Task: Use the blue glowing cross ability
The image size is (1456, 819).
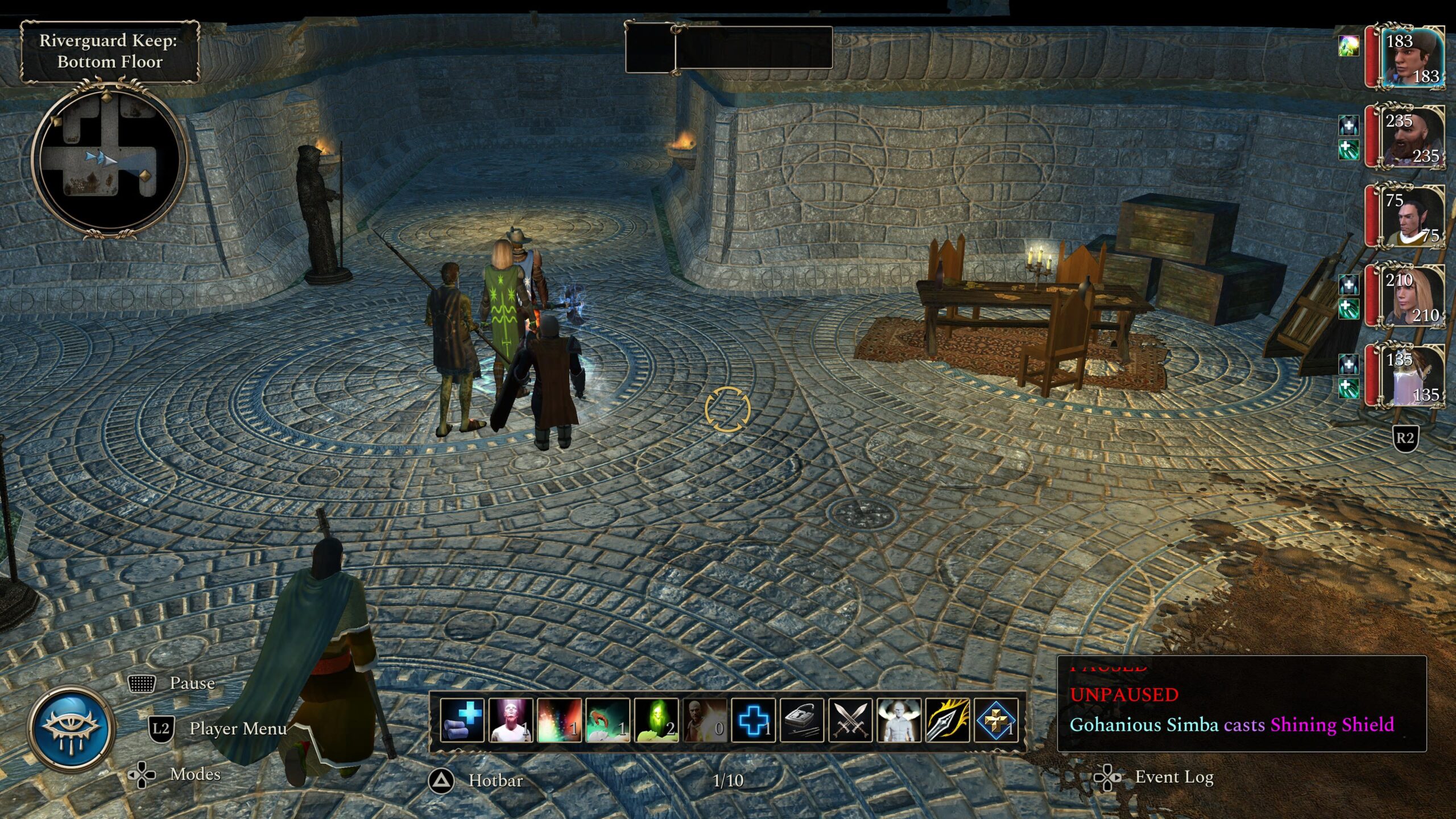Action: point(753,721)
